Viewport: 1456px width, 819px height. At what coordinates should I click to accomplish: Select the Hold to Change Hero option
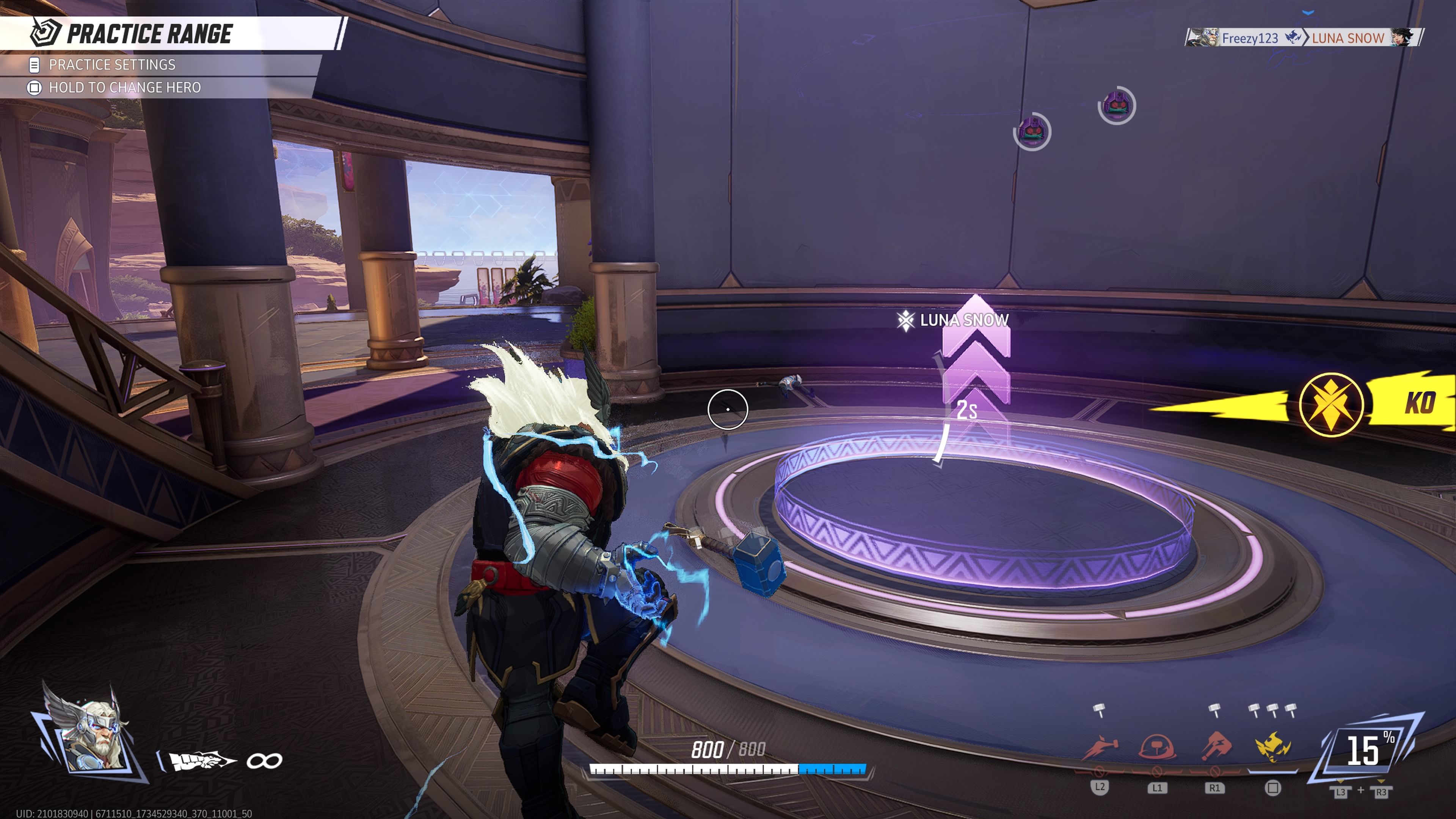pos(124,88)
